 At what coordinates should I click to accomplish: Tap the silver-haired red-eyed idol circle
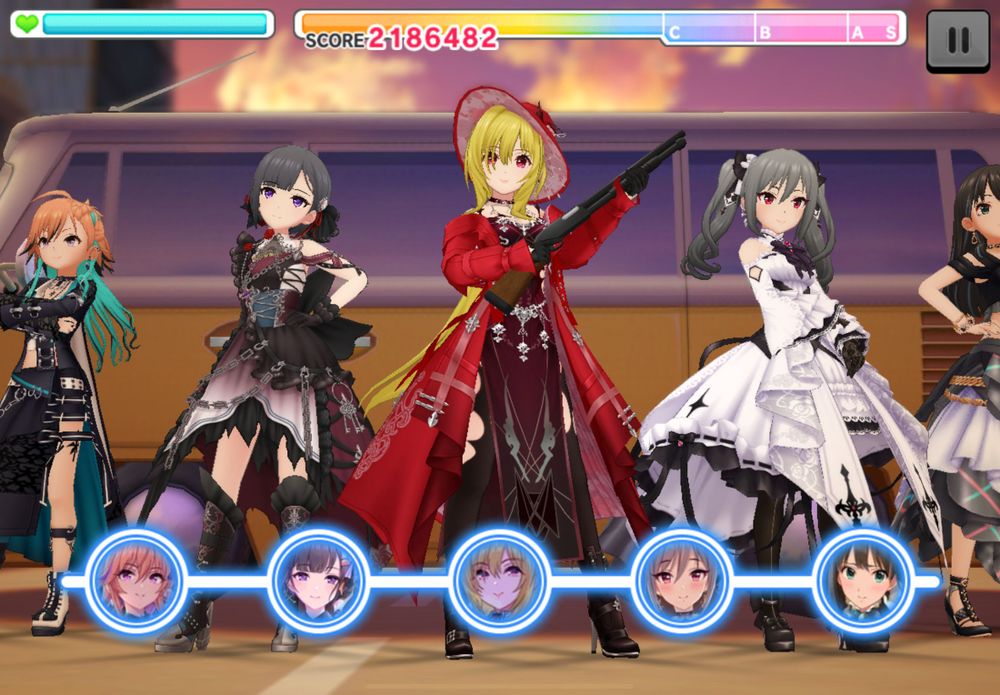681,580
